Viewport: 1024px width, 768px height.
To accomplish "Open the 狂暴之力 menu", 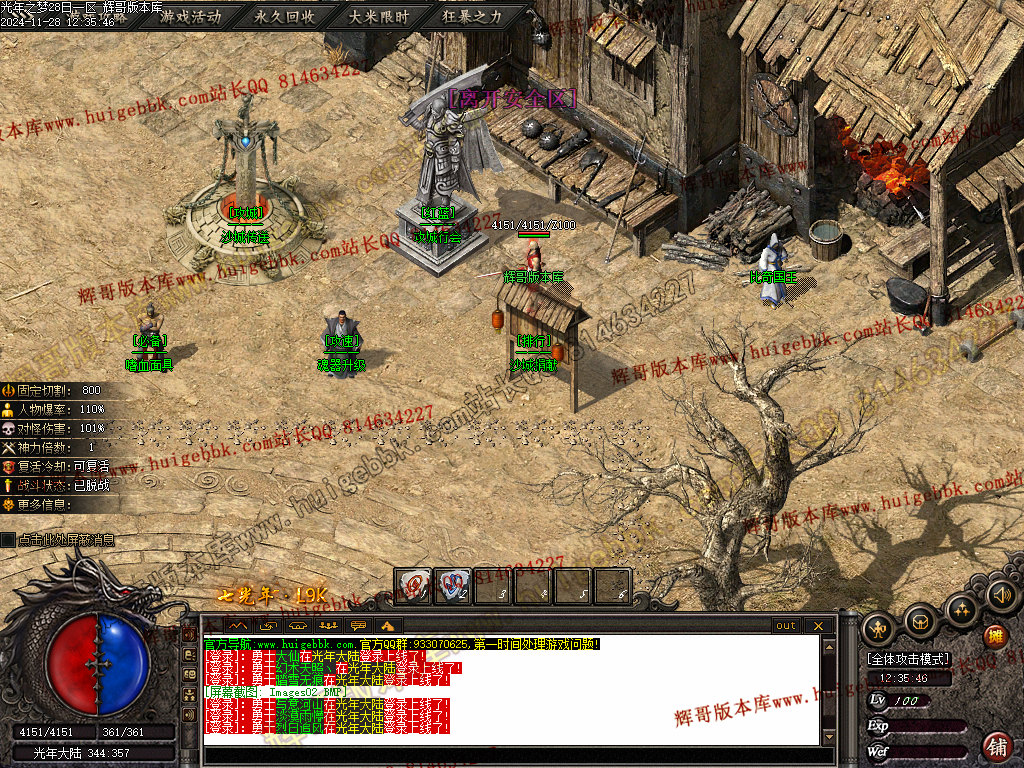I will [473, 17].
